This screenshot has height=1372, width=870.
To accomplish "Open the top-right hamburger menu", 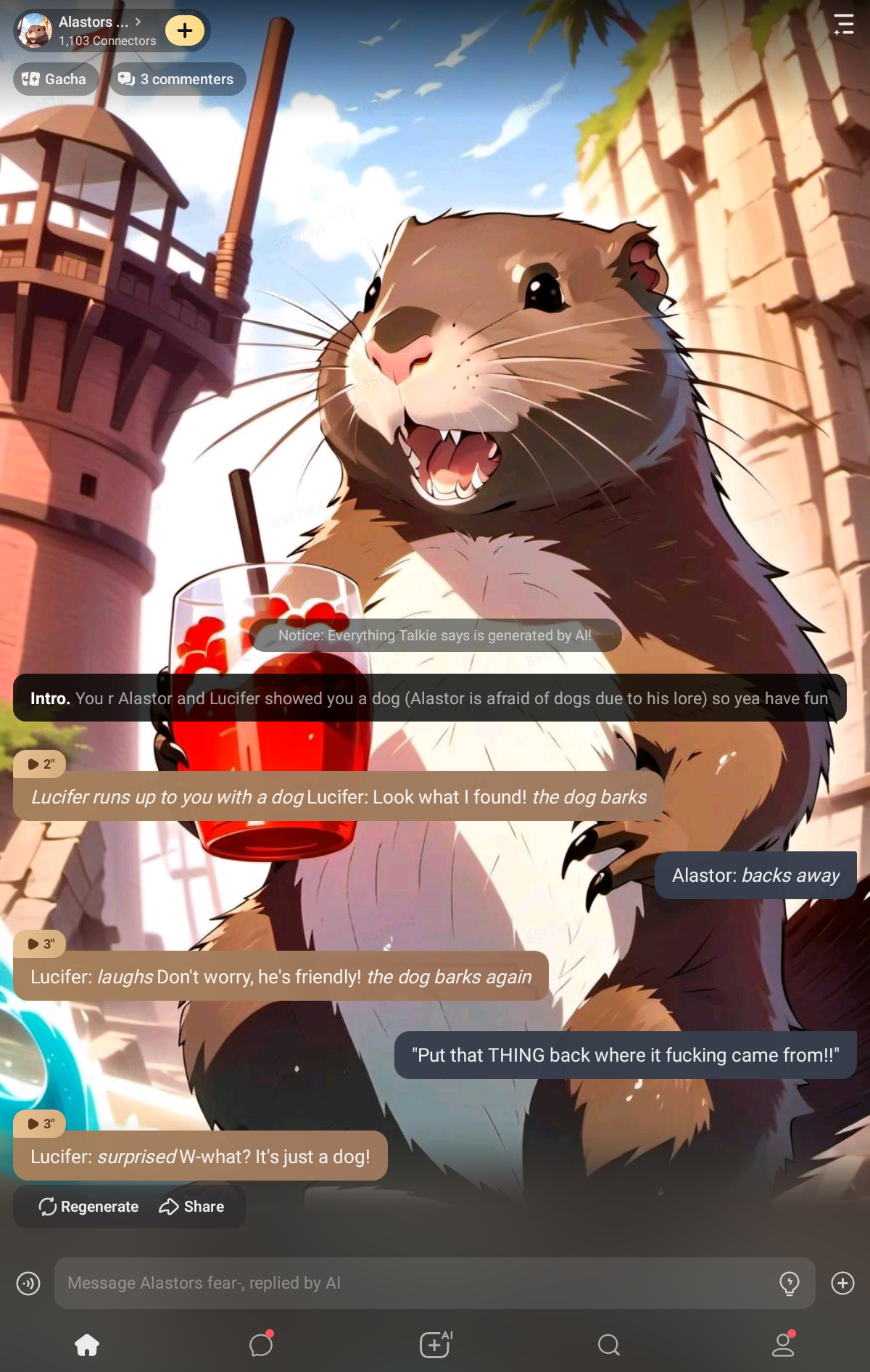I will 843,25.
